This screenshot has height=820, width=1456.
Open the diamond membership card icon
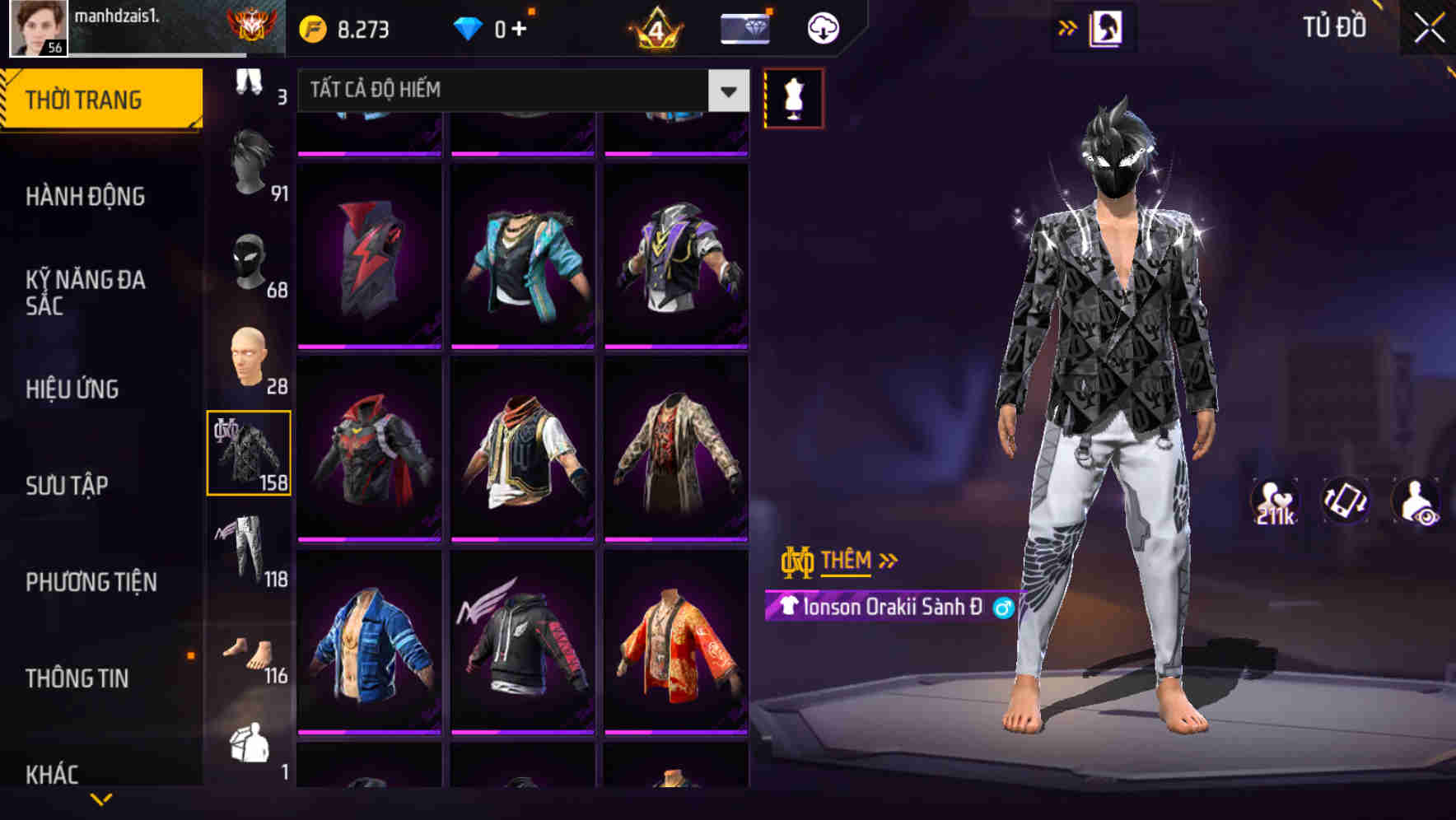pos(744,26)
